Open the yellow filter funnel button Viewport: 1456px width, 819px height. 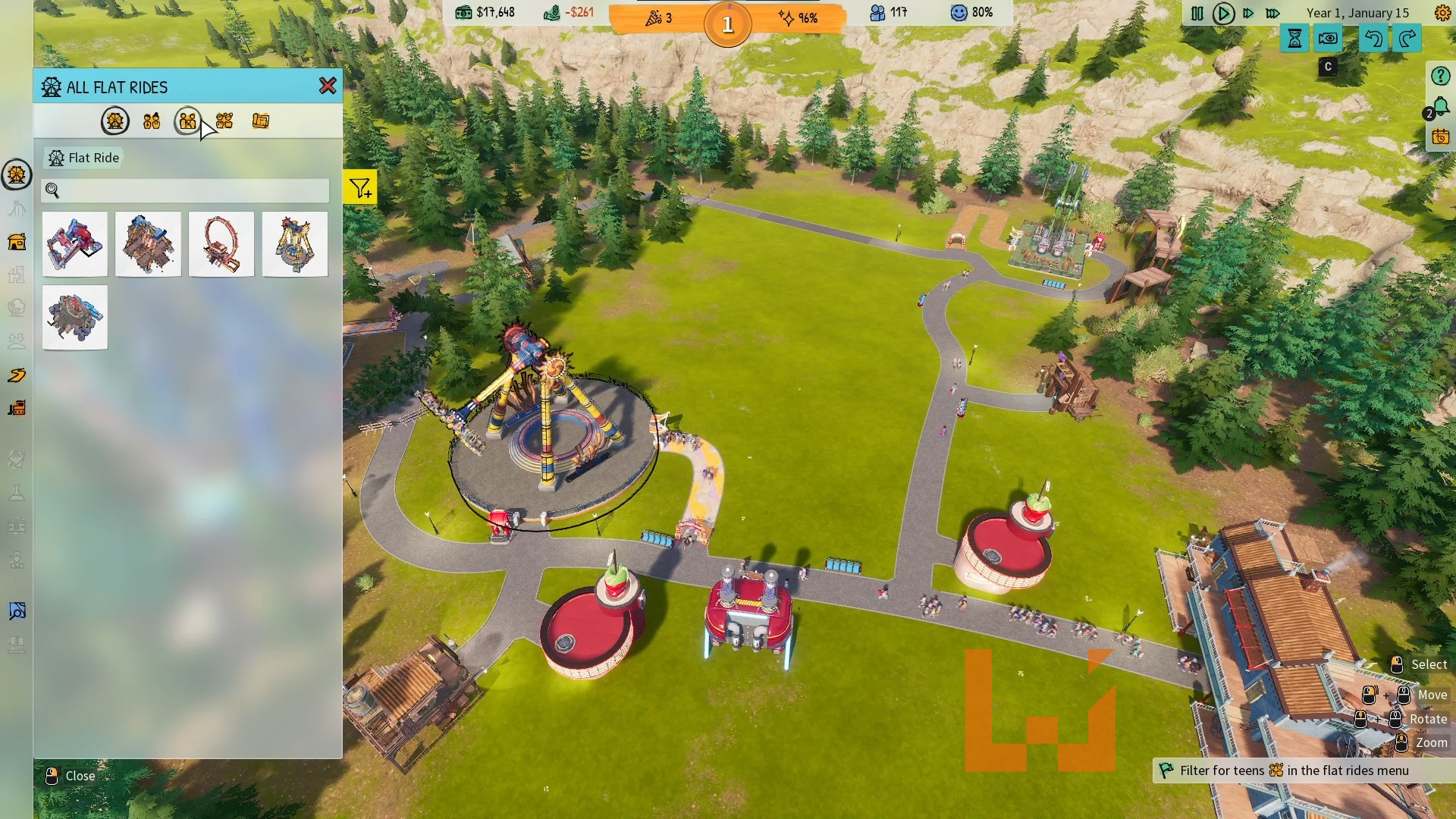360,187
